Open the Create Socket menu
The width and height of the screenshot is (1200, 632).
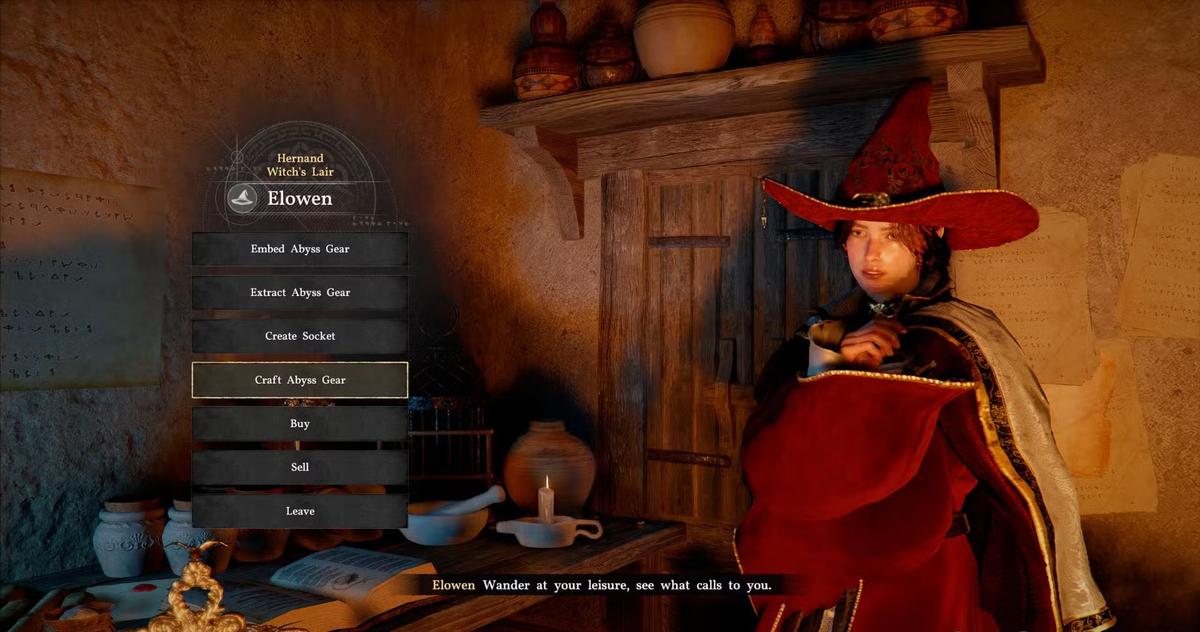pos(300,336)
